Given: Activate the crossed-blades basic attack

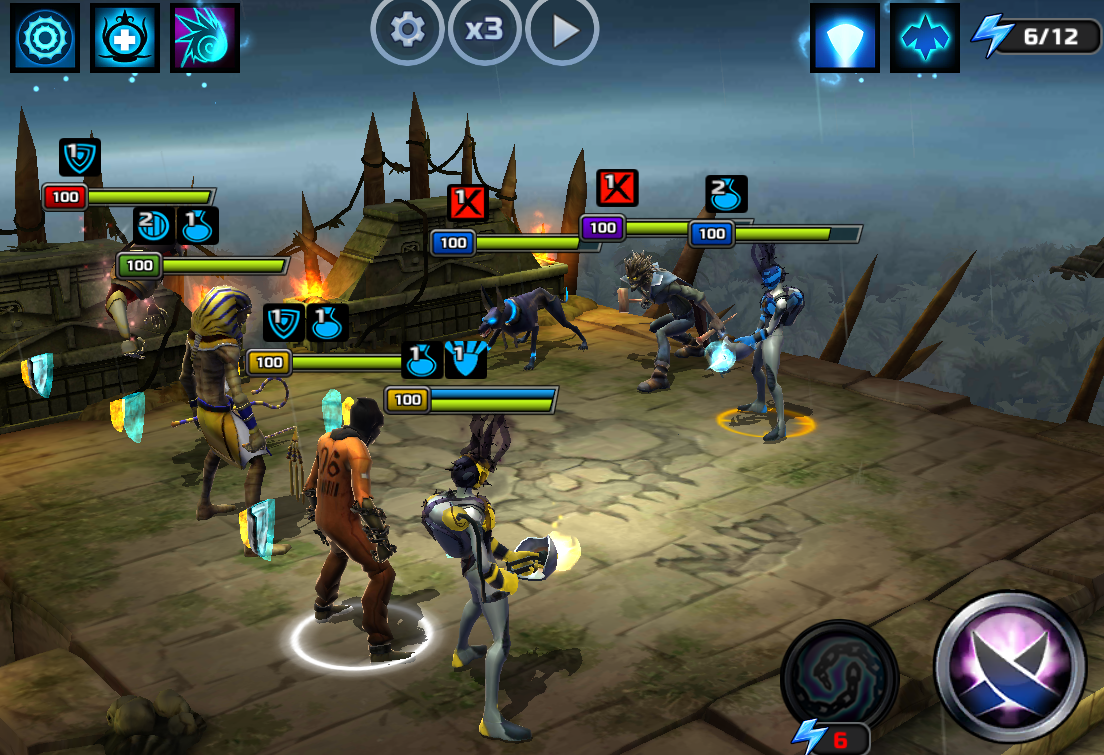Looking at the screenshot, I should click(x=1010, y=666).
